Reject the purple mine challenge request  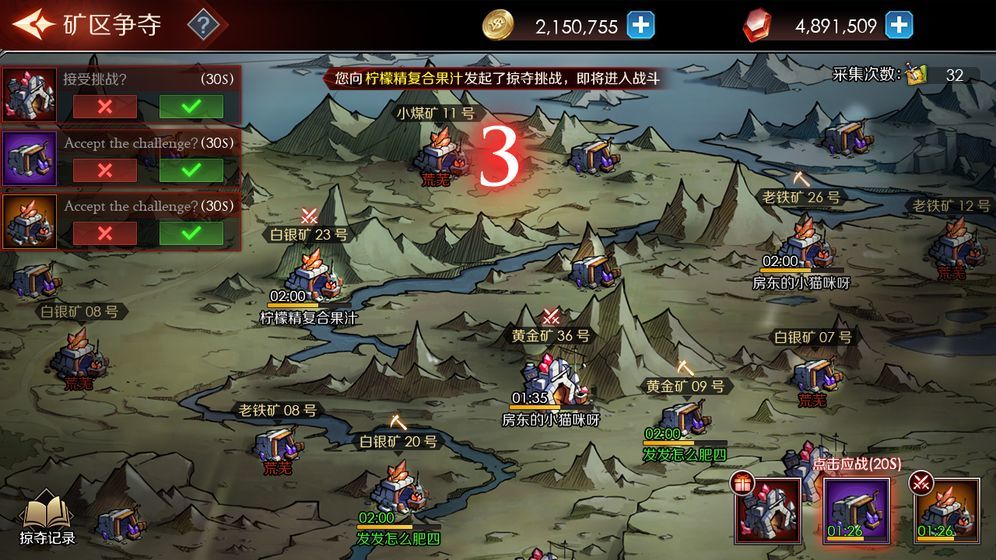[104, 170]
